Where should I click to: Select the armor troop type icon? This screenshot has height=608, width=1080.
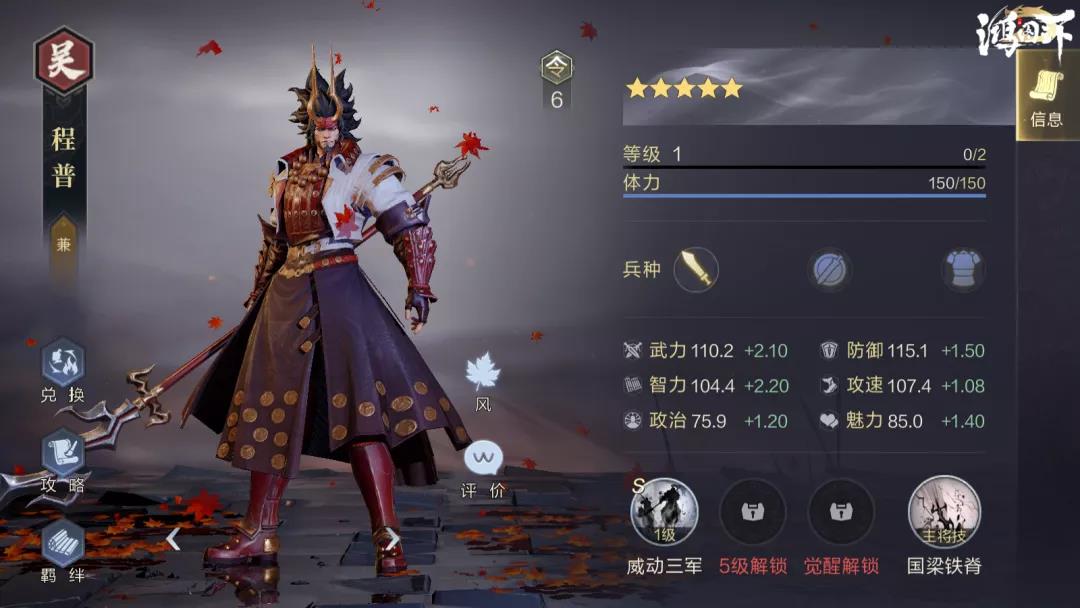(x=963, y=269)
